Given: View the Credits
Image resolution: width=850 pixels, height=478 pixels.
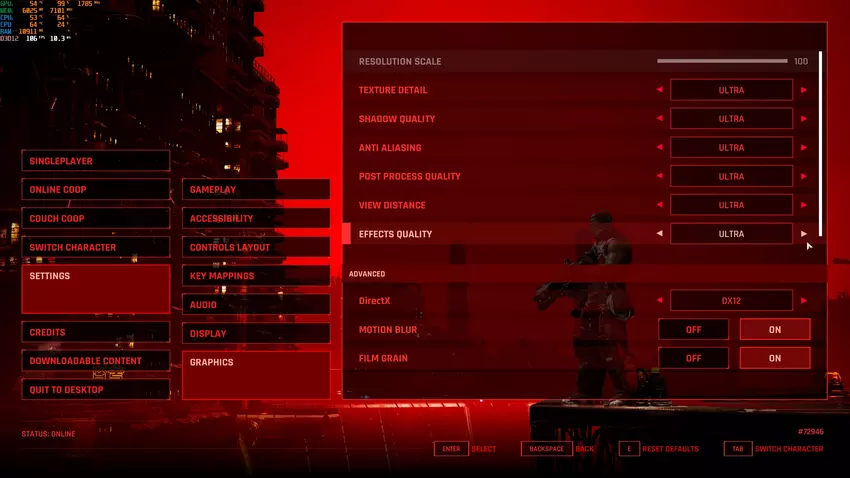Looking at the screenshot, I should (96, 332).
